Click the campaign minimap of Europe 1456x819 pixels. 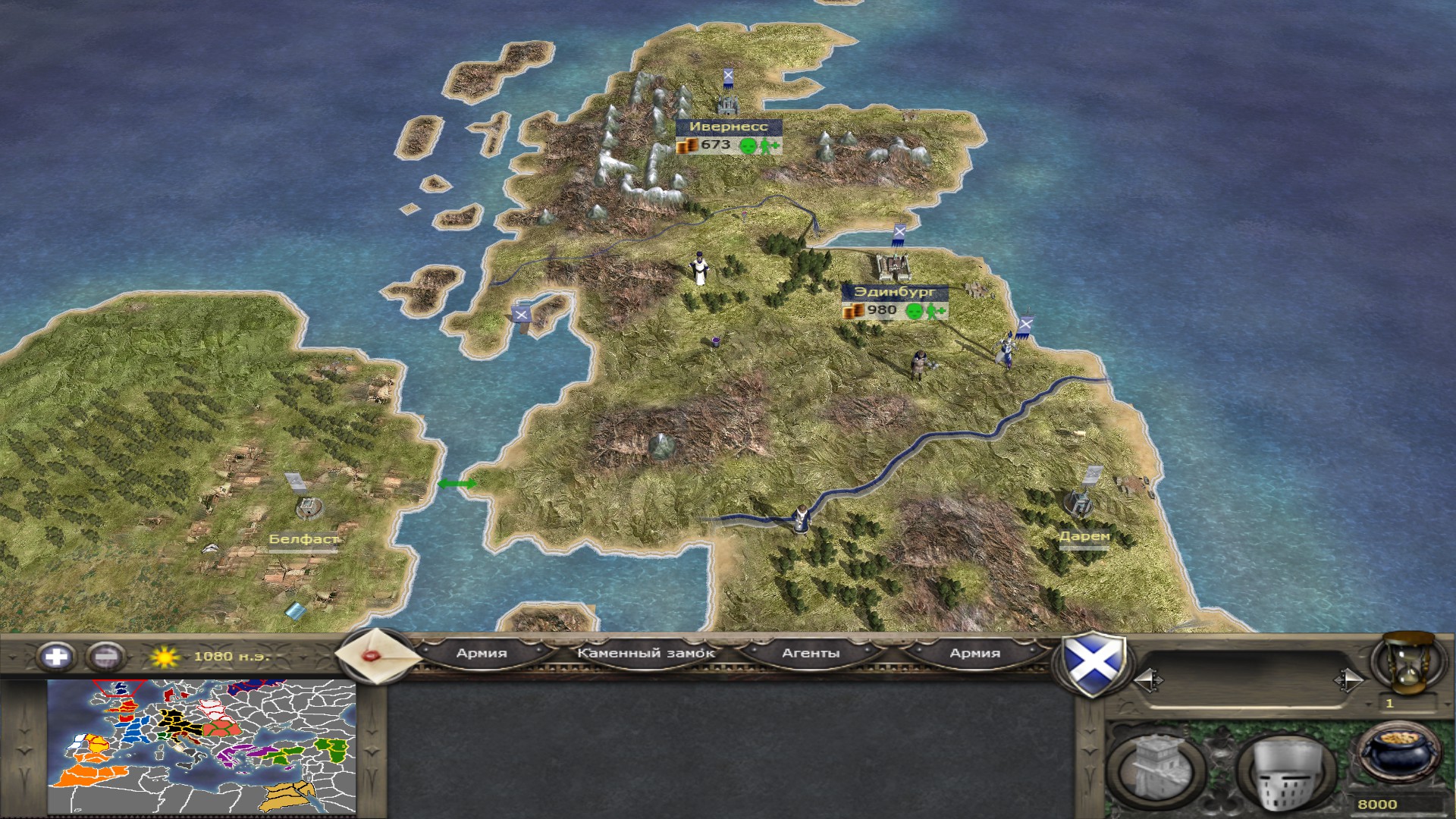coord(202,747)
